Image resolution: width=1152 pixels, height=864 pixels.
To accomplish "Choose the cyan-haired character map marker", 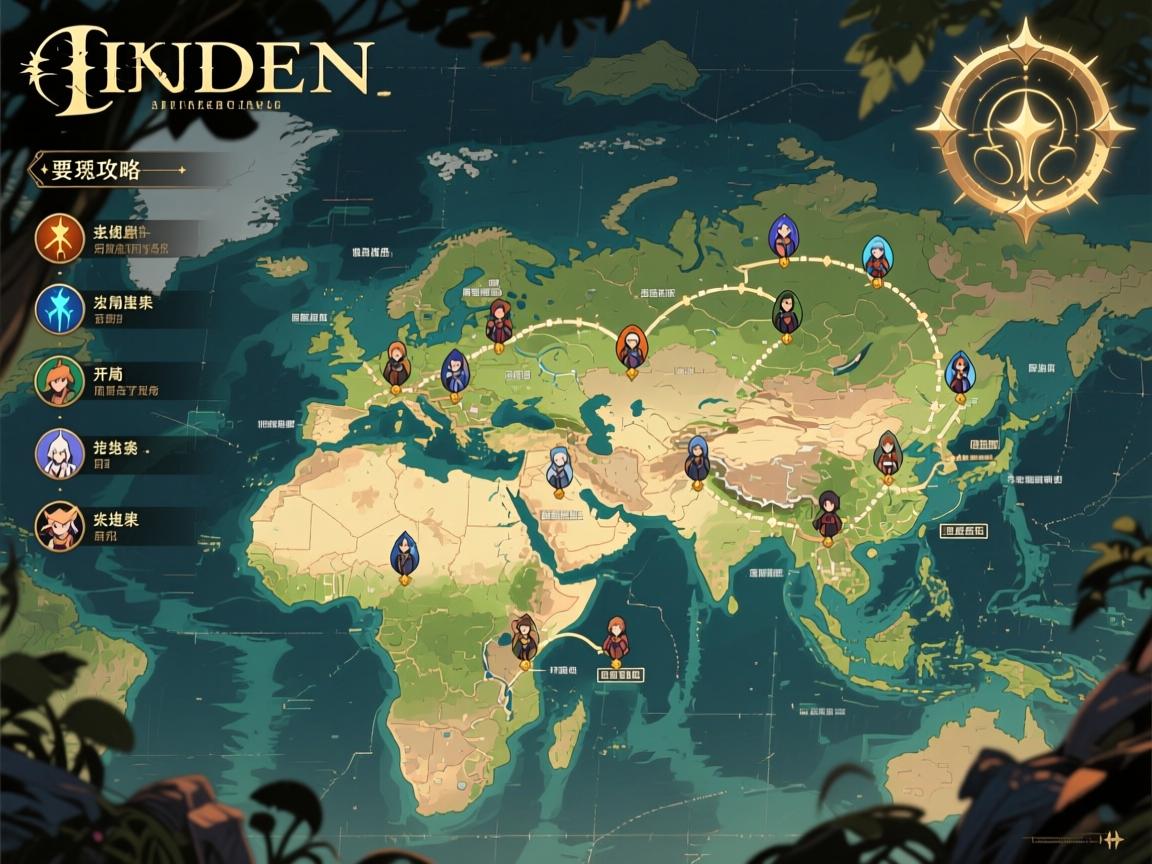I will [x=877, y=260].
